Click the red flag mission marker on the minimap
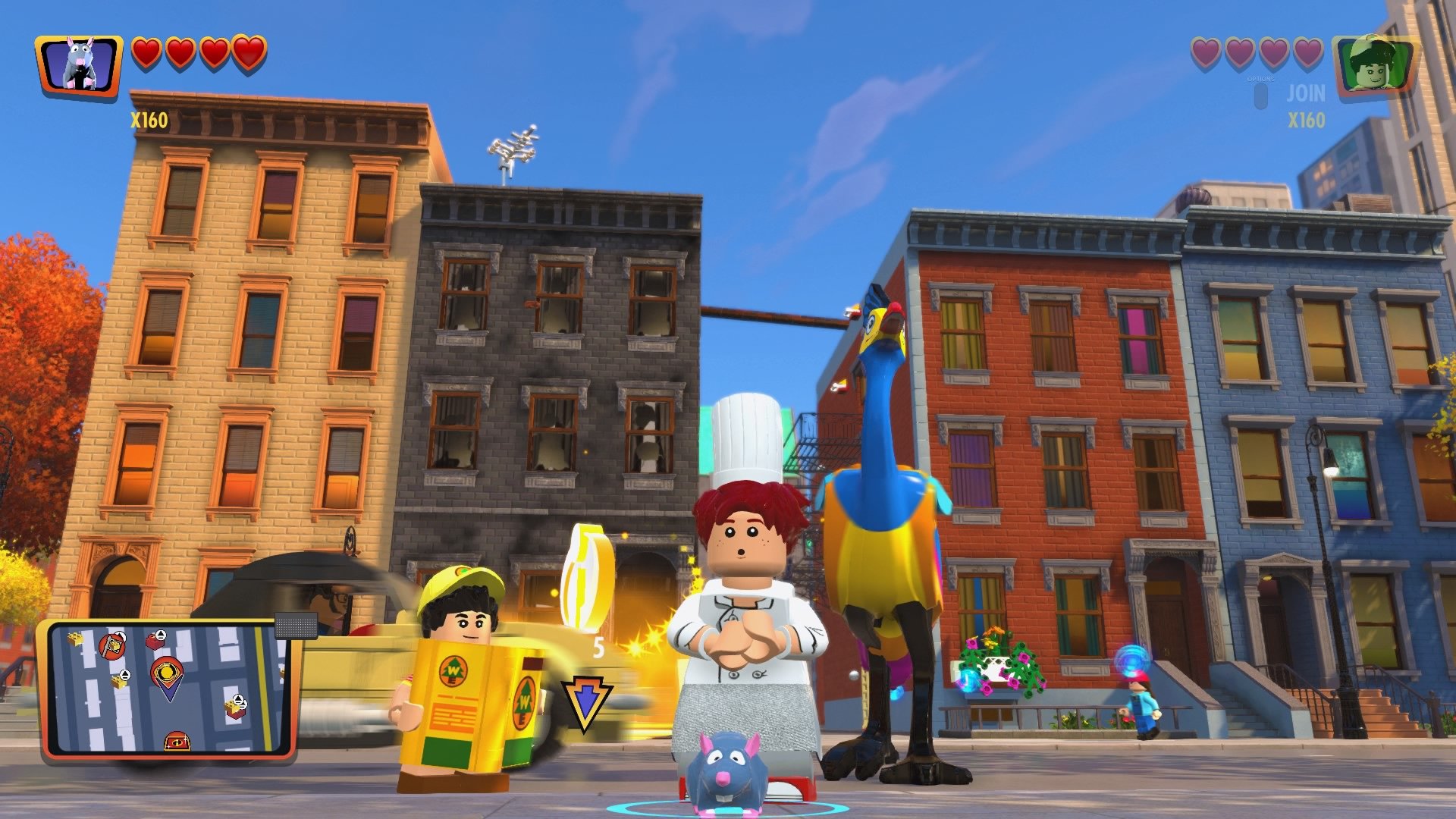The width and height of the screenshot is (1456, 819). click(x=111, y=647)
